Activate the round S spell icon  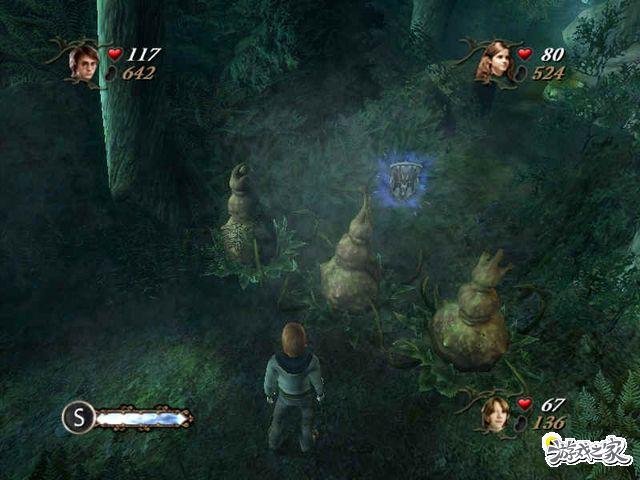[78, 416]
